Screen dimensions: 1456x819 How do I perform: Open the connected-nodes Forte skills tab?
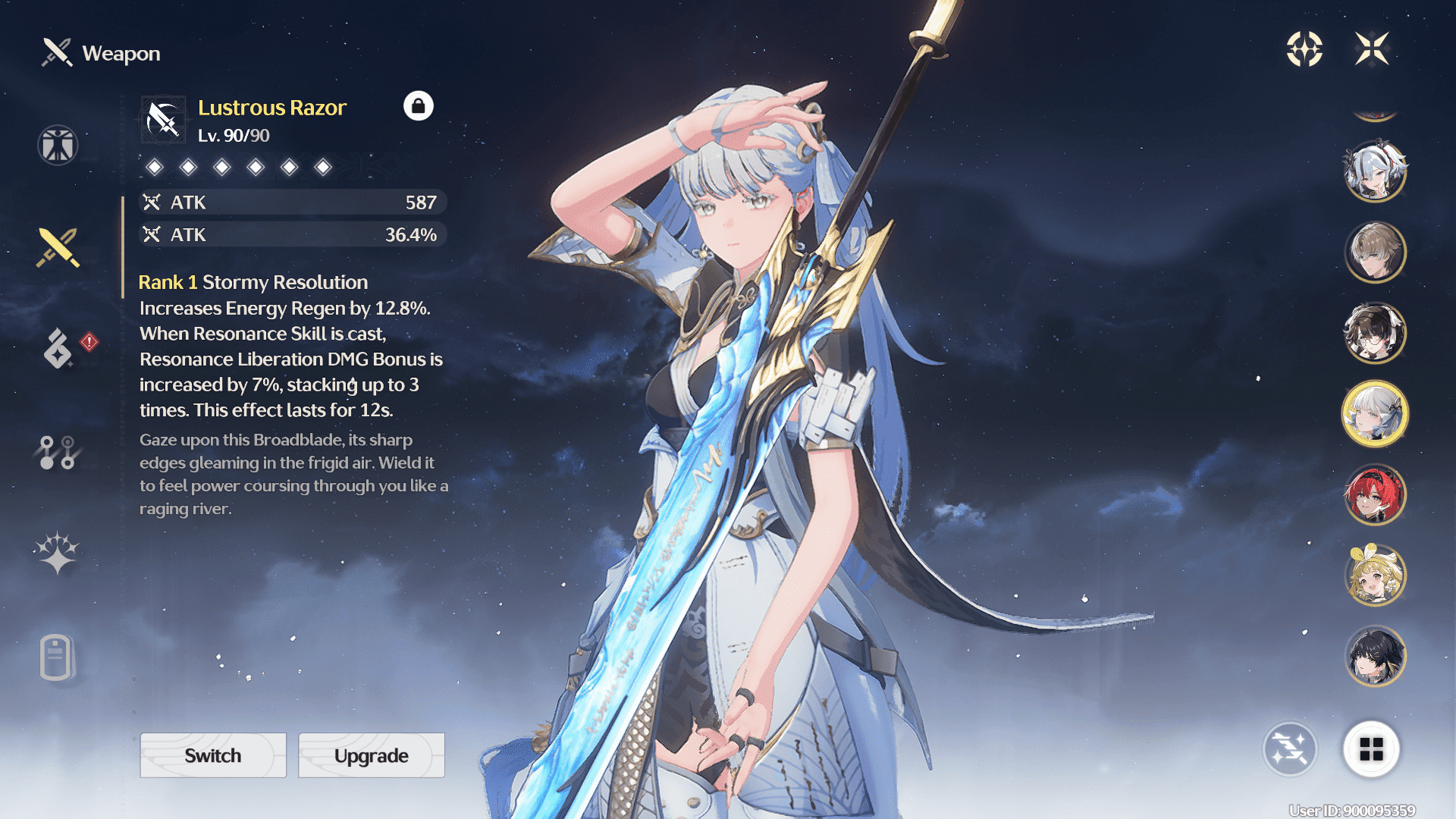pos(58,452)
